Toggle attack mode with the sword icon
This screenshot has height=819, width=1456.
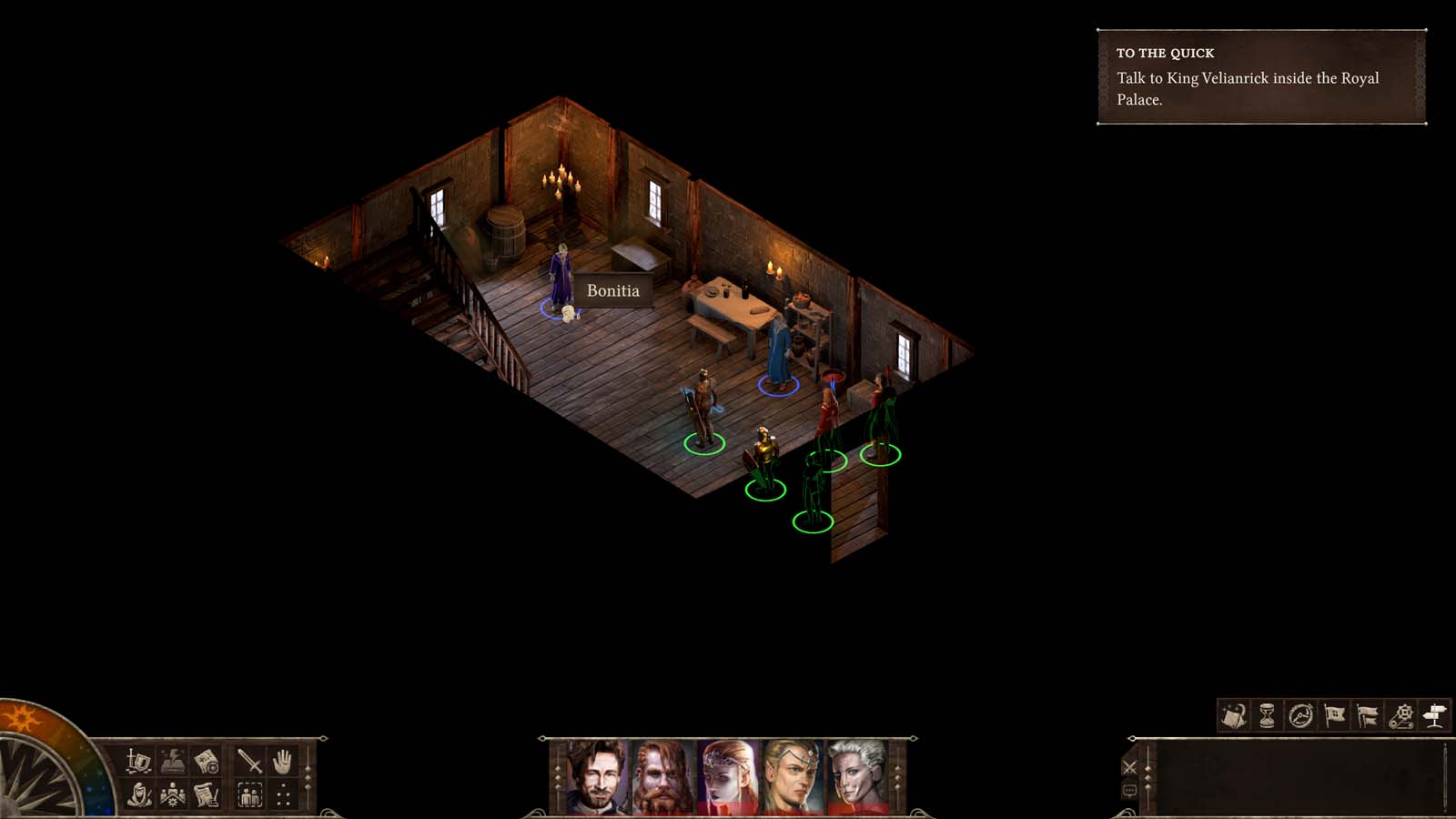coord(248,760)
